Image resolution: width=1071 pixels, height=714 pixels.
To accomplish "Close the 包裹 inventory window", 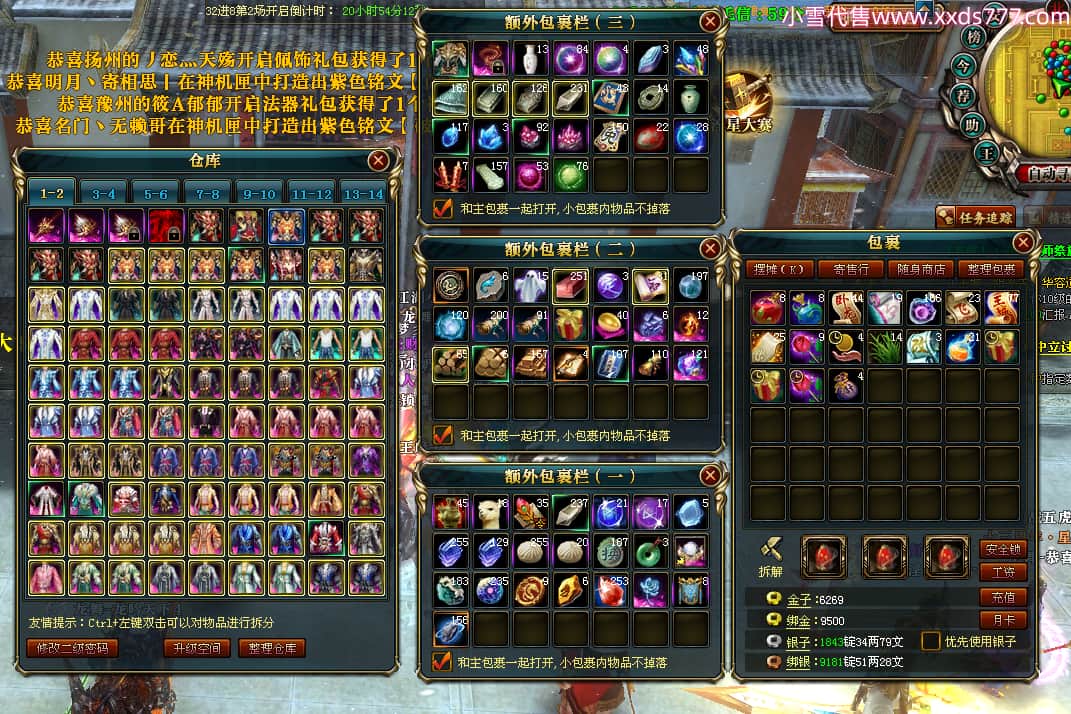I will click(x=1022, y=243).
